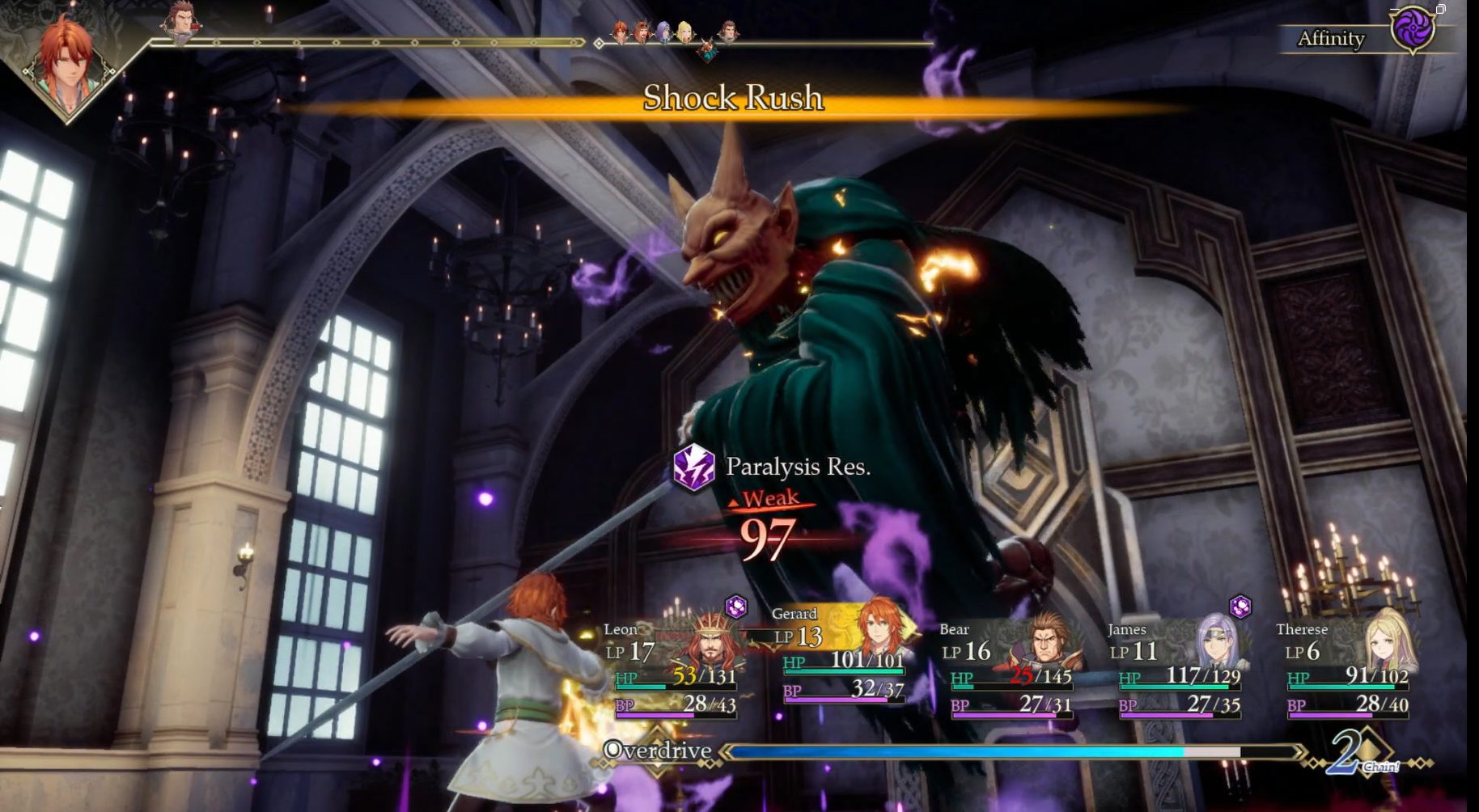Choose Gerard's highlighted party panel
The width and height of the screenshot is (1479, 812).
coord(841,653)
